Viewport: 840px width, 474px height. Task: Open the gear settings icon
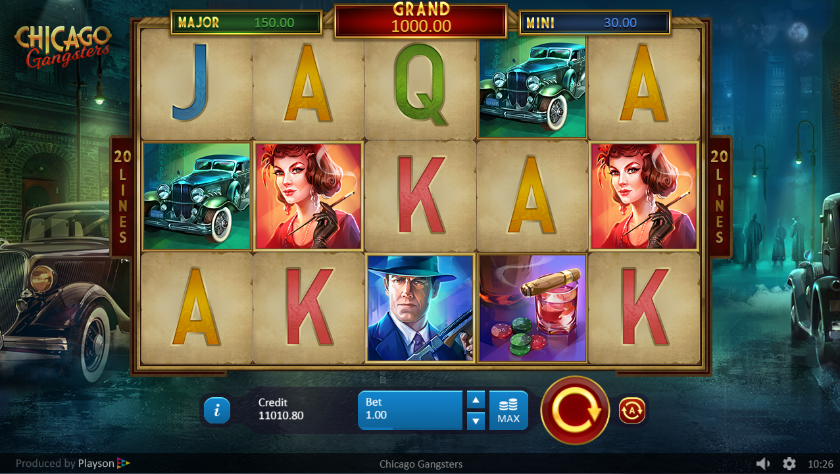[x=789, y=464]
